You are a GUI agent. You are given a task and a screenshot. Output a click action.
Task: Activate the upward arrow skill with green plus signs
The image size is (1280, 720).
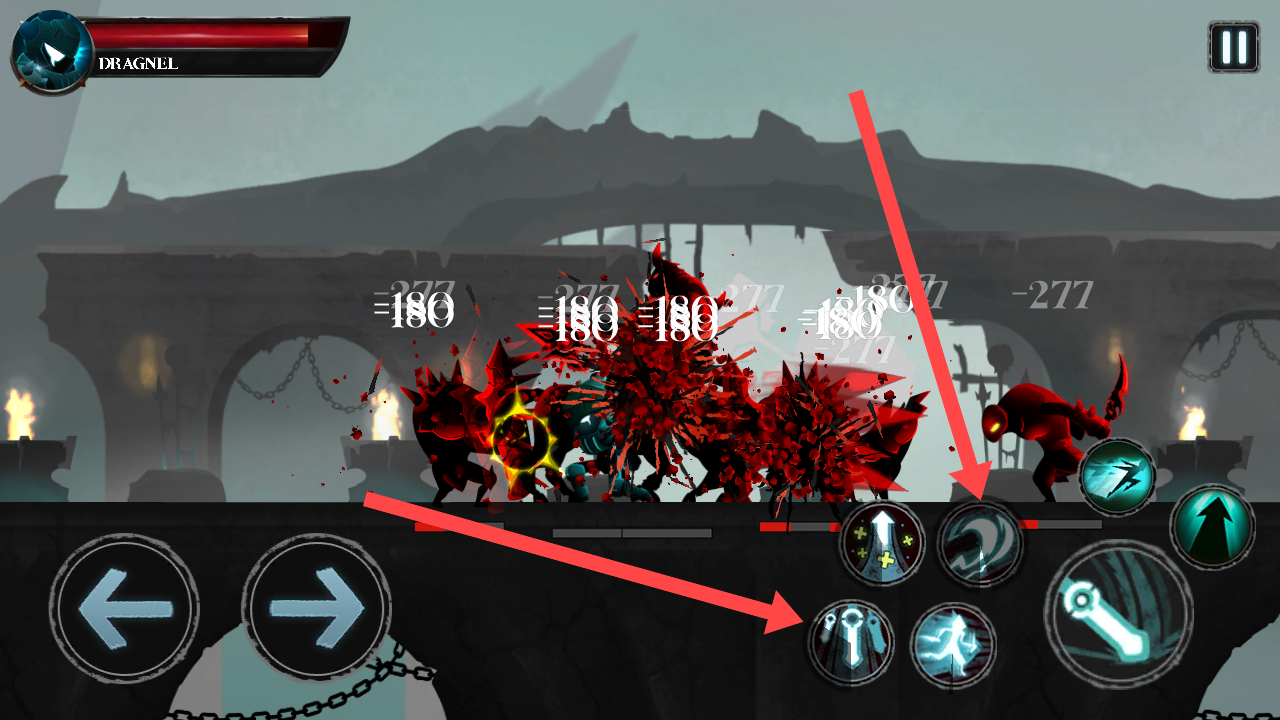(881, 543)
